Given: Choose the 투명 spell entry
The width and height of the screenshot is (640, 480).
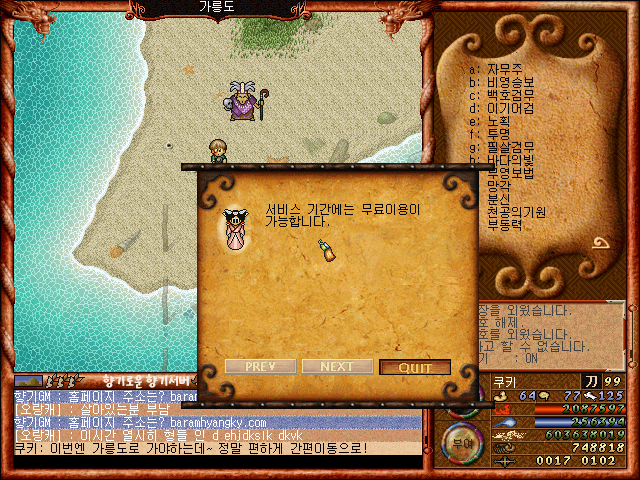Looking at the screenshot, I should (x=498, y=134).
